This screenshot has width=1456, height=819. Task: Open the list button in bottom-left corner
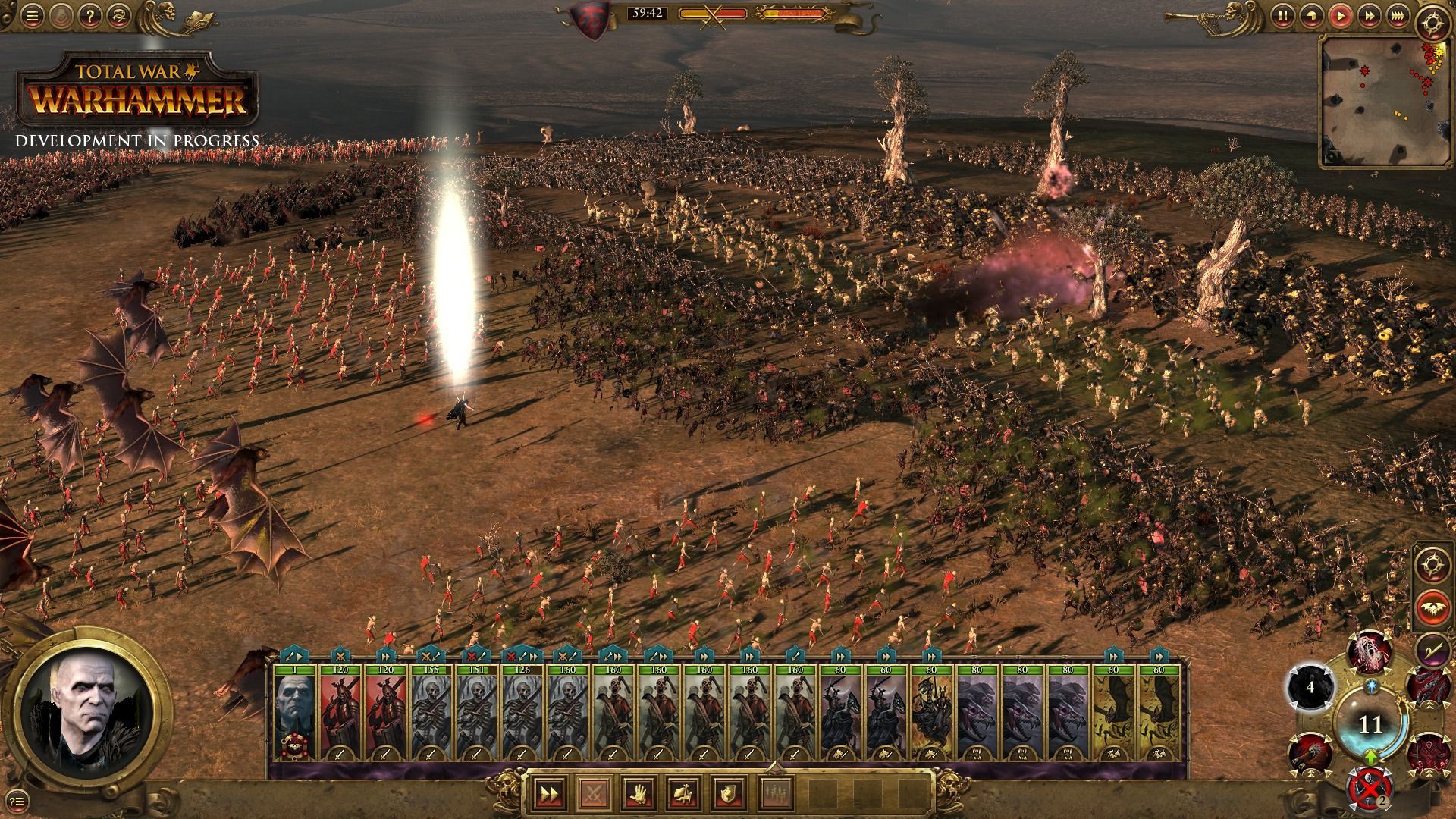(18, 799)
